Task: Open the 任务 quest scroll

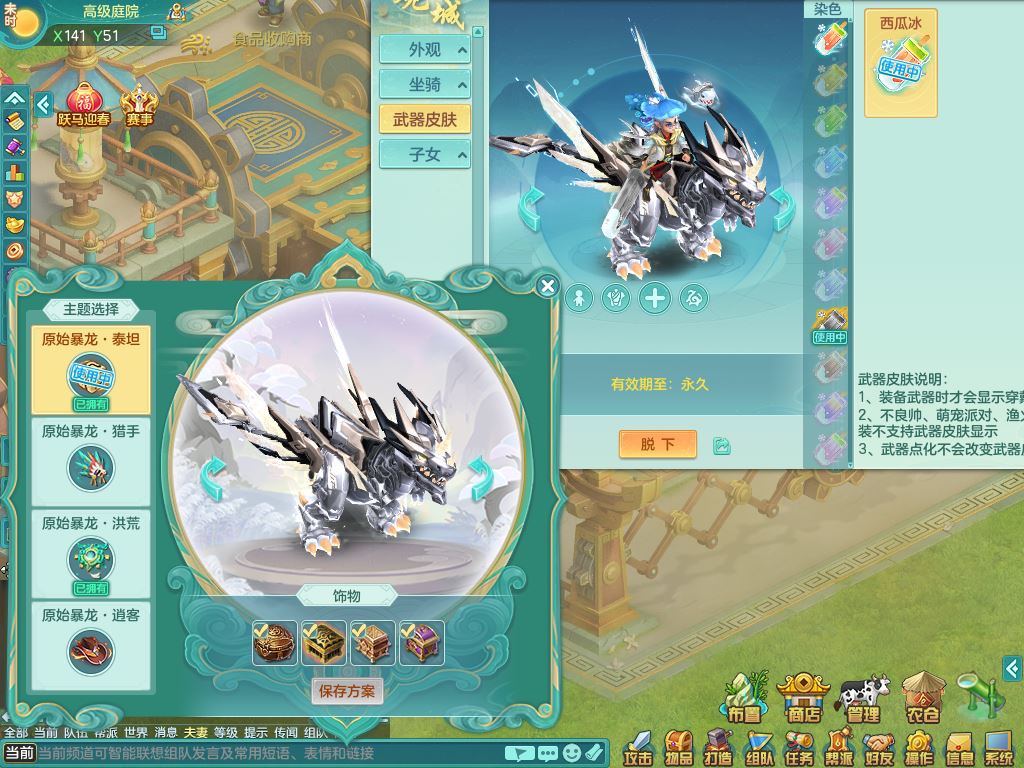Action: click(798, 748)
